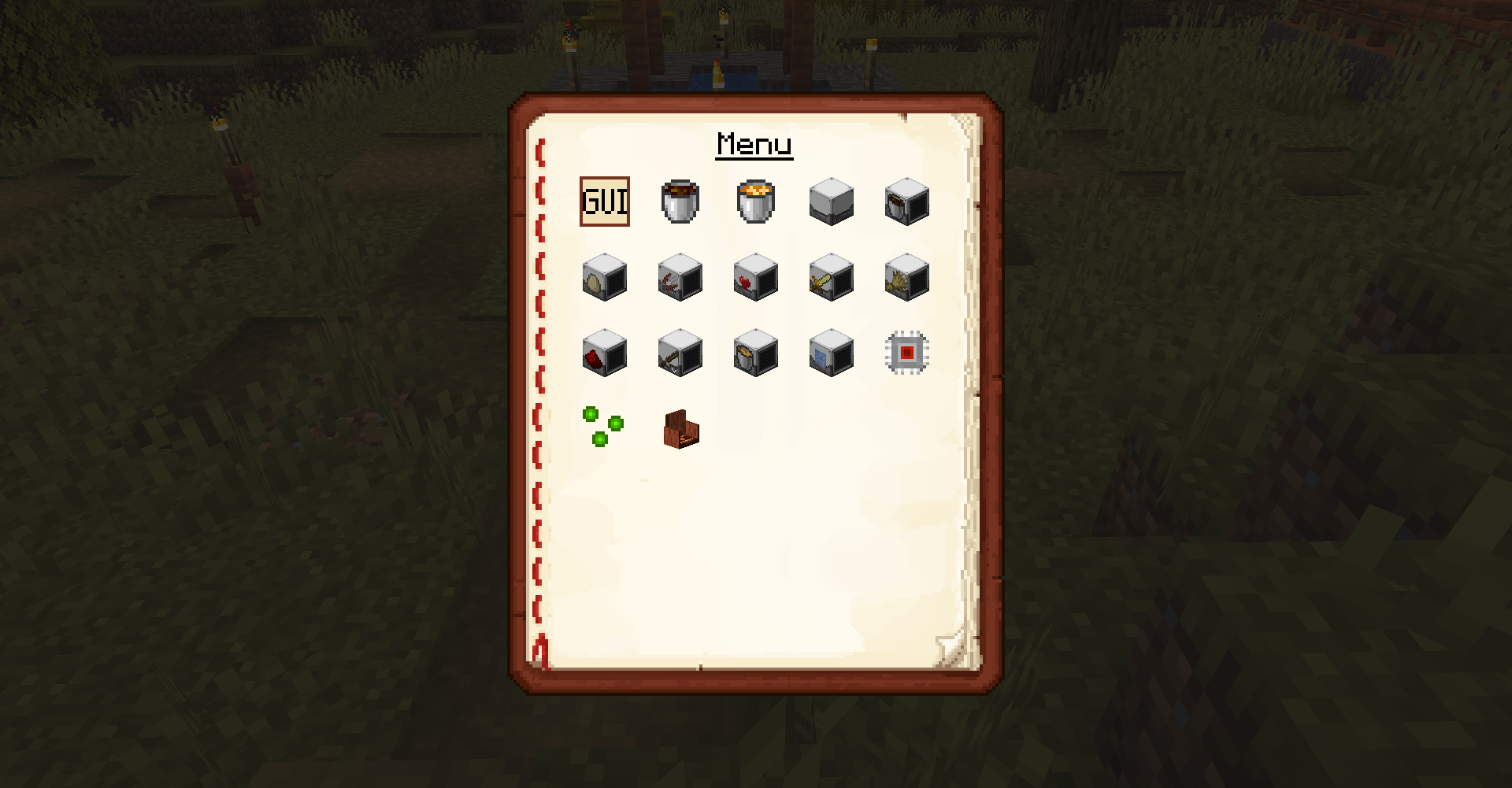Open the wooden chute block entry
Screen dimensions: 1512x788
coord(679,429)
